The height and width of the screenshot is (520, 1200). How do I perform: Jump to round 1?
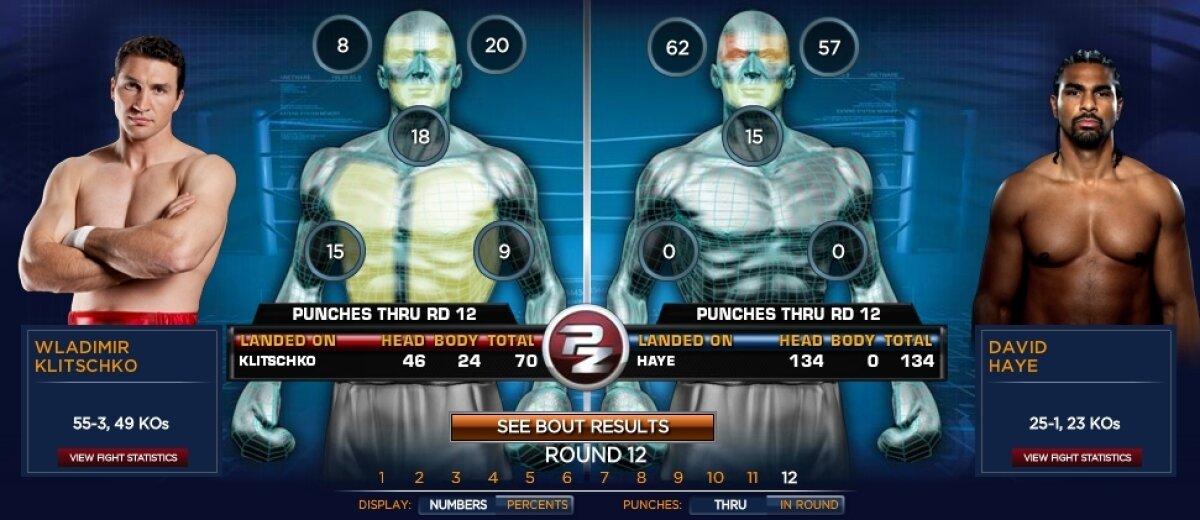(382, 478)
